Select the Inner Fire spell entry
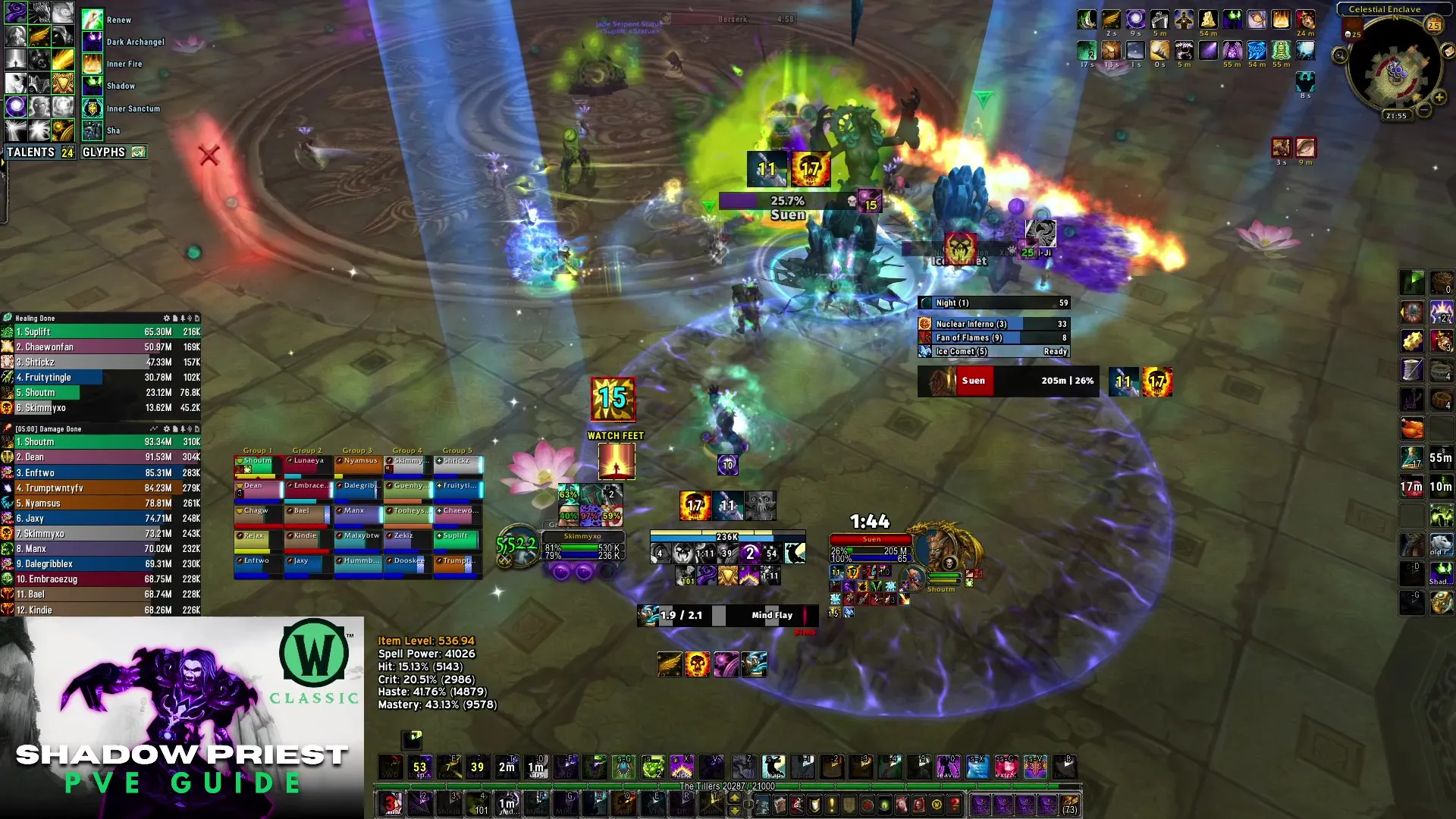The image size is (1456, 819). pos(124,64)
